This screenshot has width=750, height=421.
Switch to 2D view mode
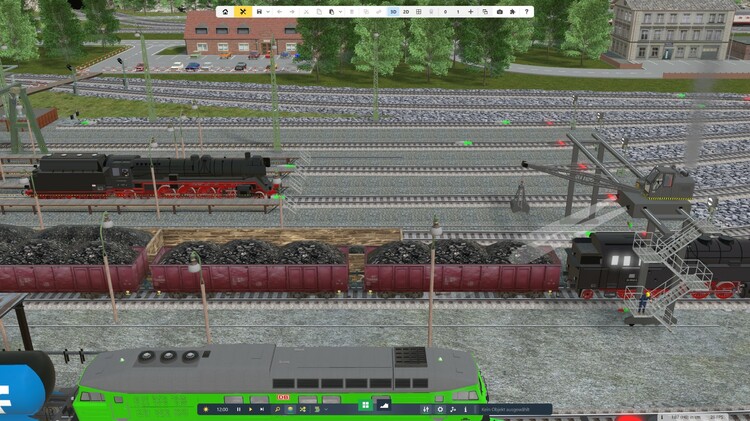click(406, 12)
